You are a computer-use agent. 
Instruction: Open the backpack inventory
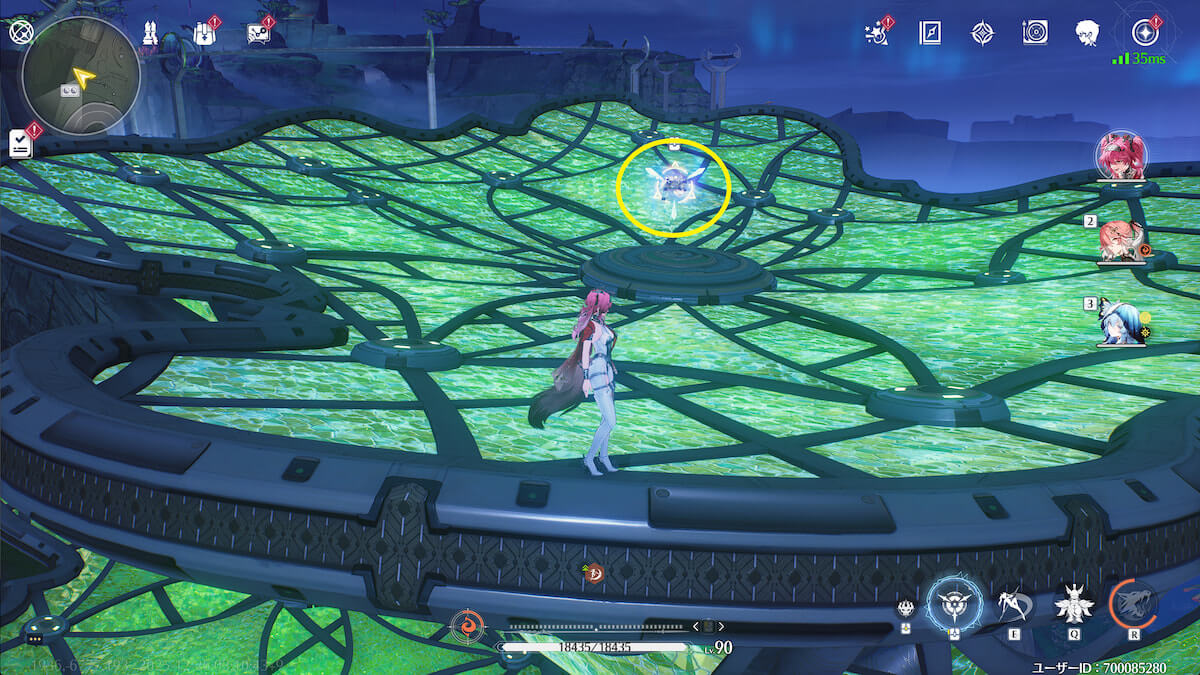click(x=204, y=33)
